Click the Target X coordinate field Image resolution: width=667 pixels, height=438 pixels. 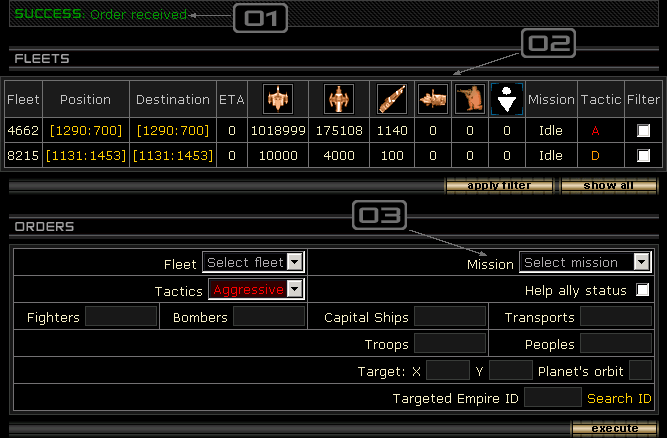[x=447, y=371]
